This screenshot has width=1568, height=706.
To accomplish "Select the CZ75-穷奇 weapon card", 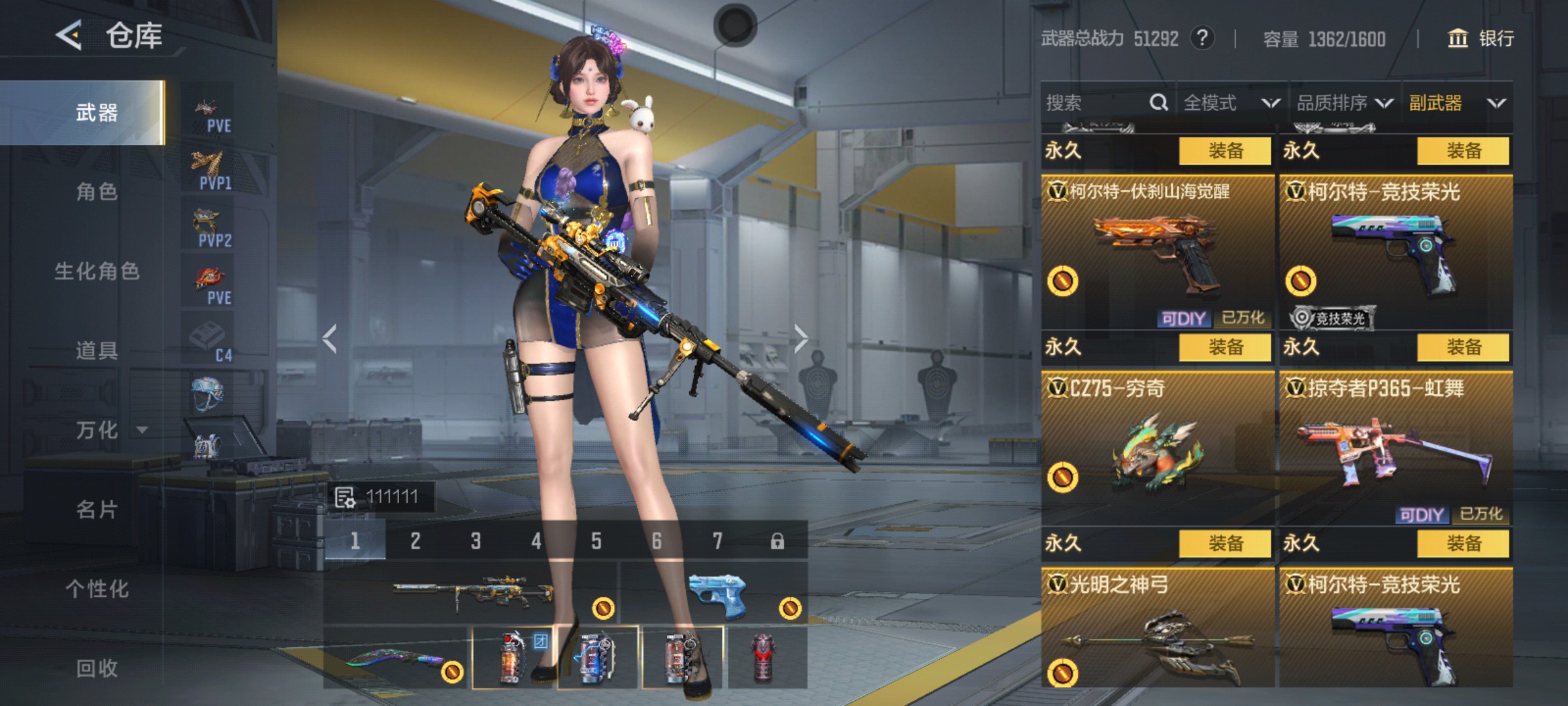I will [1158, 448].
